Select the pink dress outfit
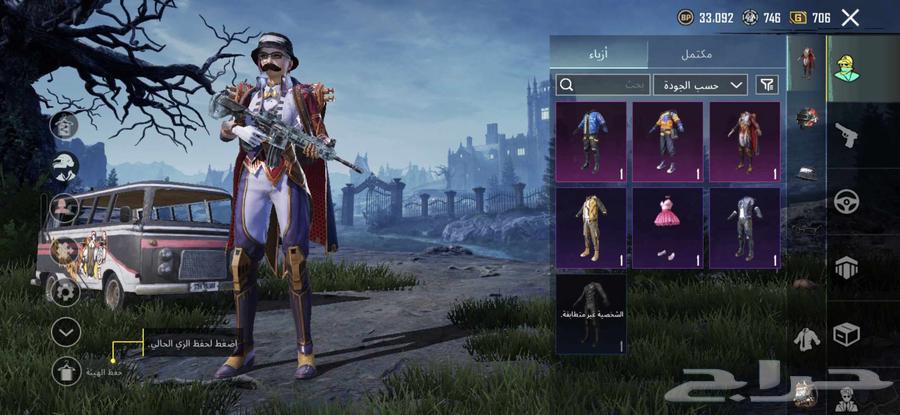Image resolution: width=900 pixels, height=415 pixels. [x=668, y=227]
